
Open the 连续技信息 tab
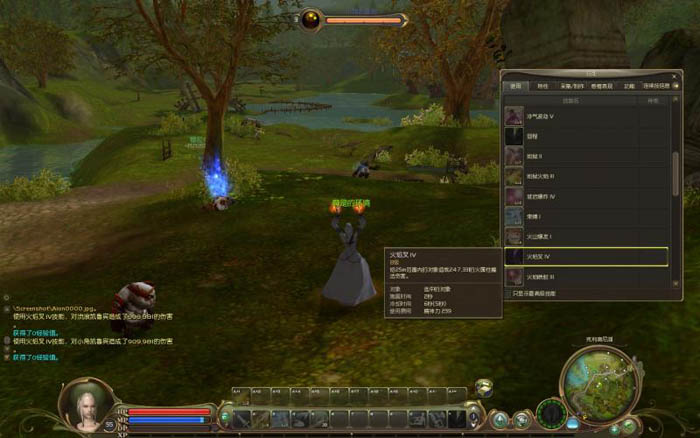click(x=655, y=86)
